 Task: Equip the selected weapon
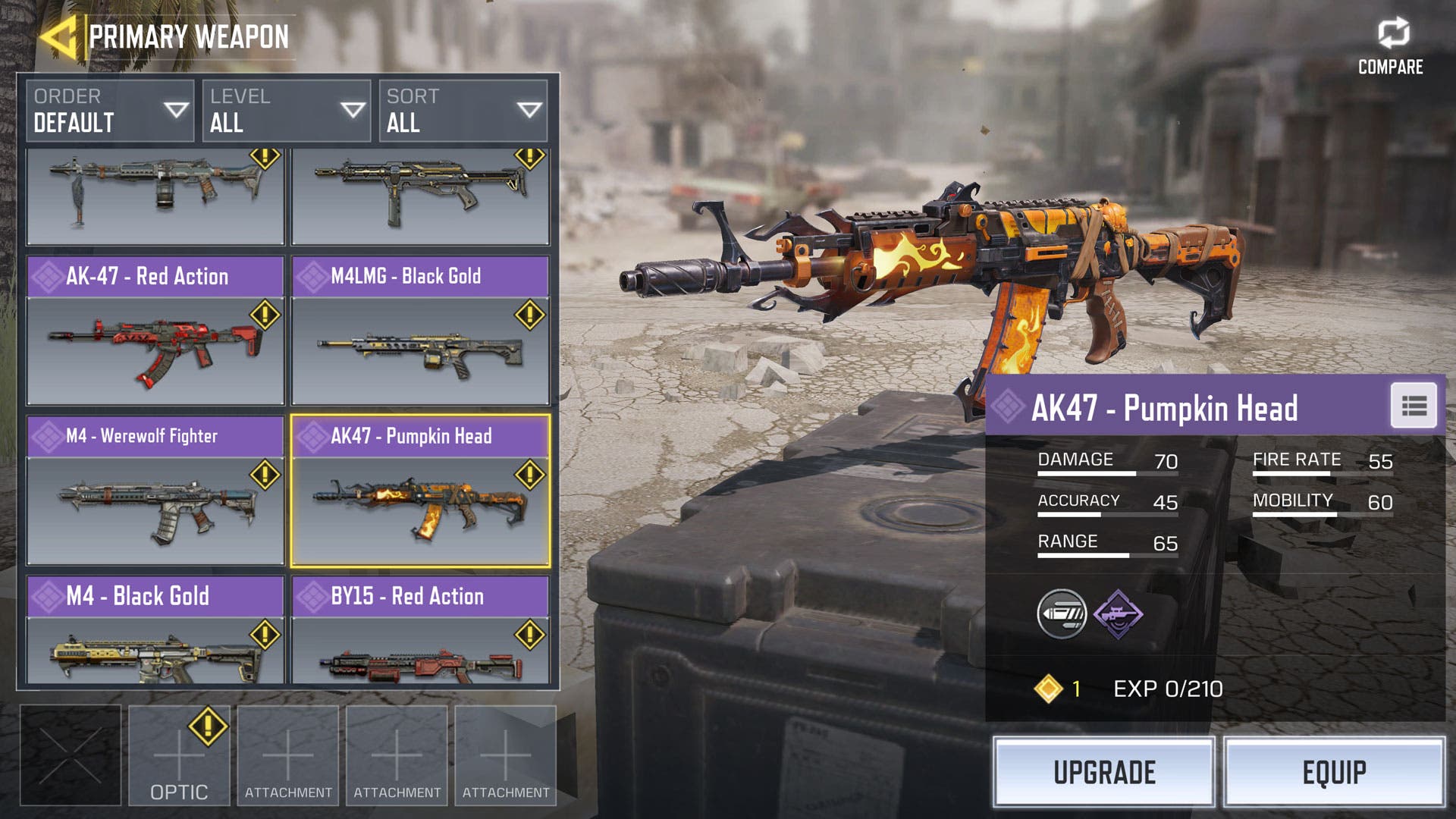1334,772
